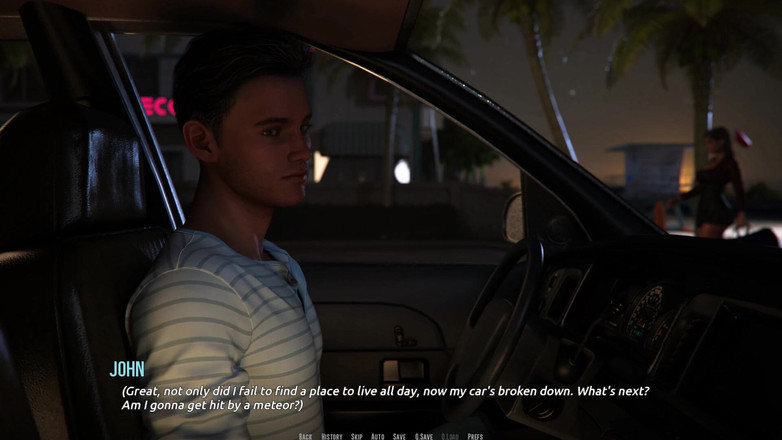Quick load with the Q.Load button
The height and width of the screenshot is (440, 782).
click(450, 436)
